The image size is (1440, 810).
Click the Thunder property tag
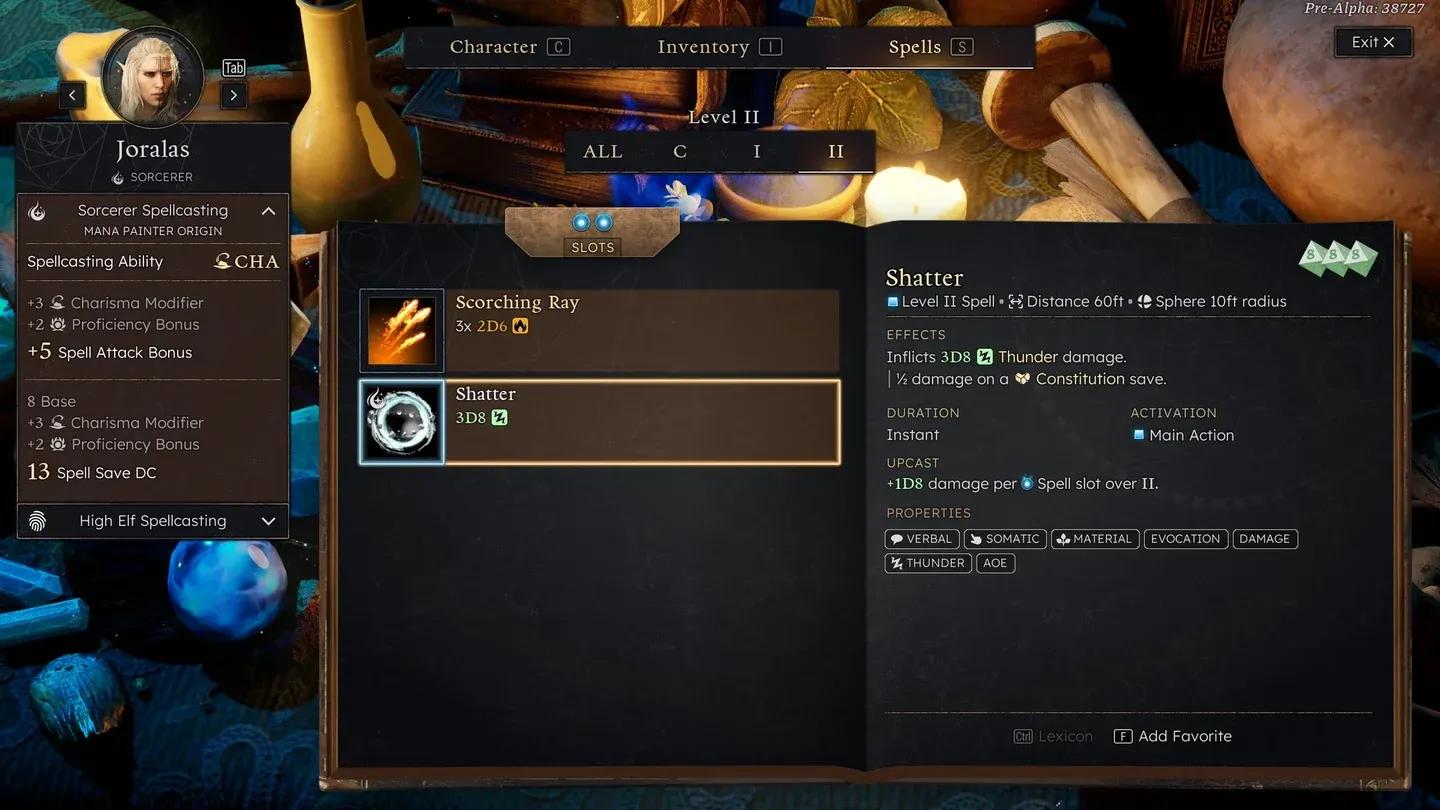928,563
